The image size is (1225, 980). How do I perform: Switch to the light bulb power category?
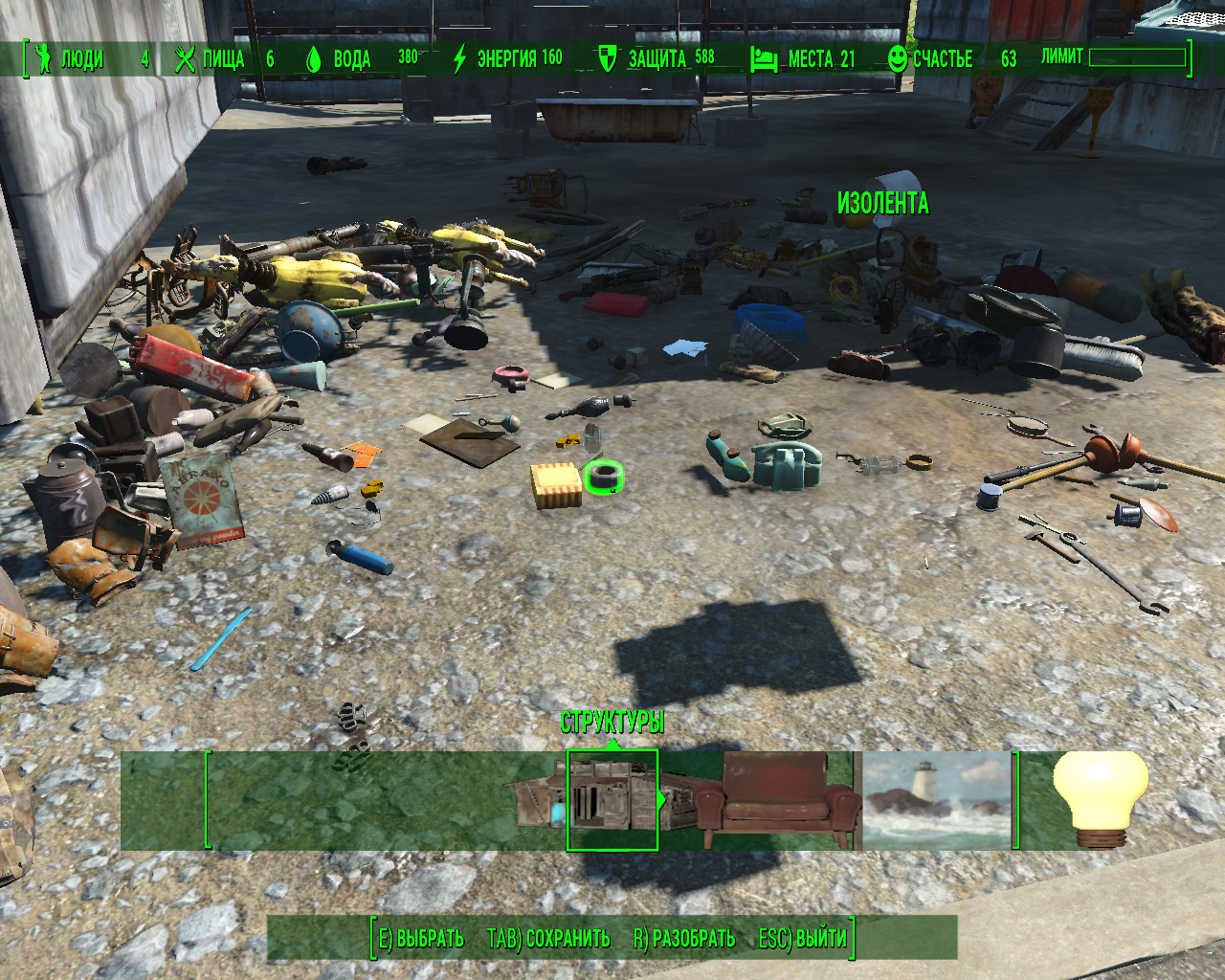click(1100, 798)
